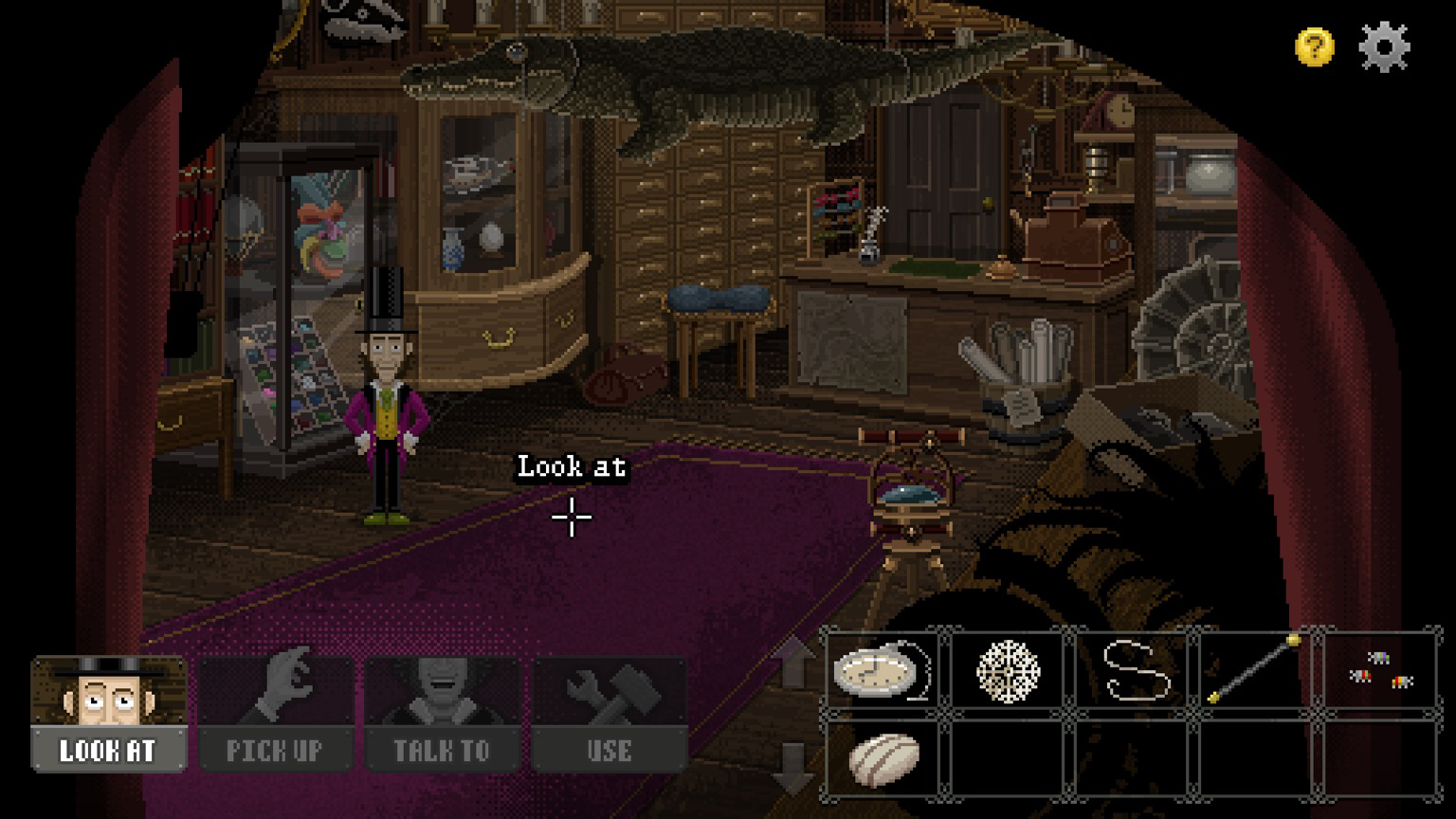This screenshot has height=819, width=1456.
Task: Select the pocket watch in inventory
Action: [882, 671]
